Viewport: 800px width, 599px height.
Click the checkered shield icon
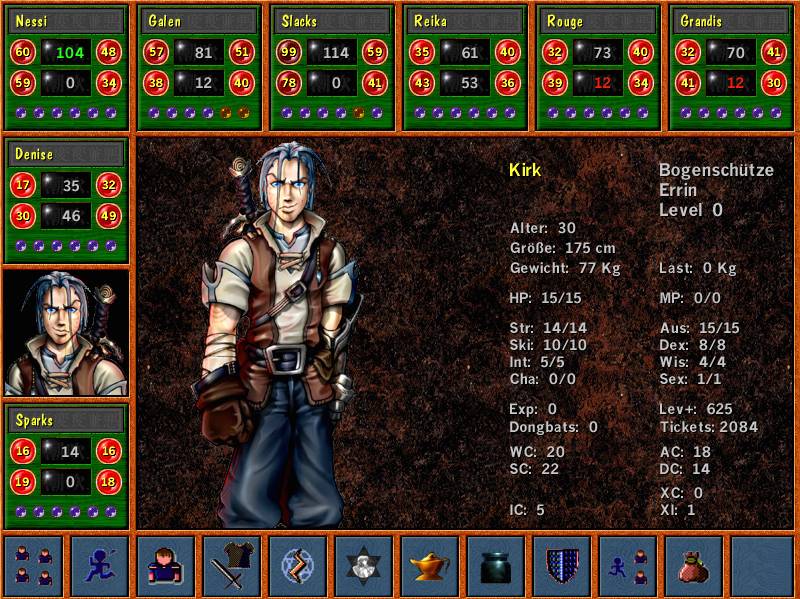(x=562, y=565)
